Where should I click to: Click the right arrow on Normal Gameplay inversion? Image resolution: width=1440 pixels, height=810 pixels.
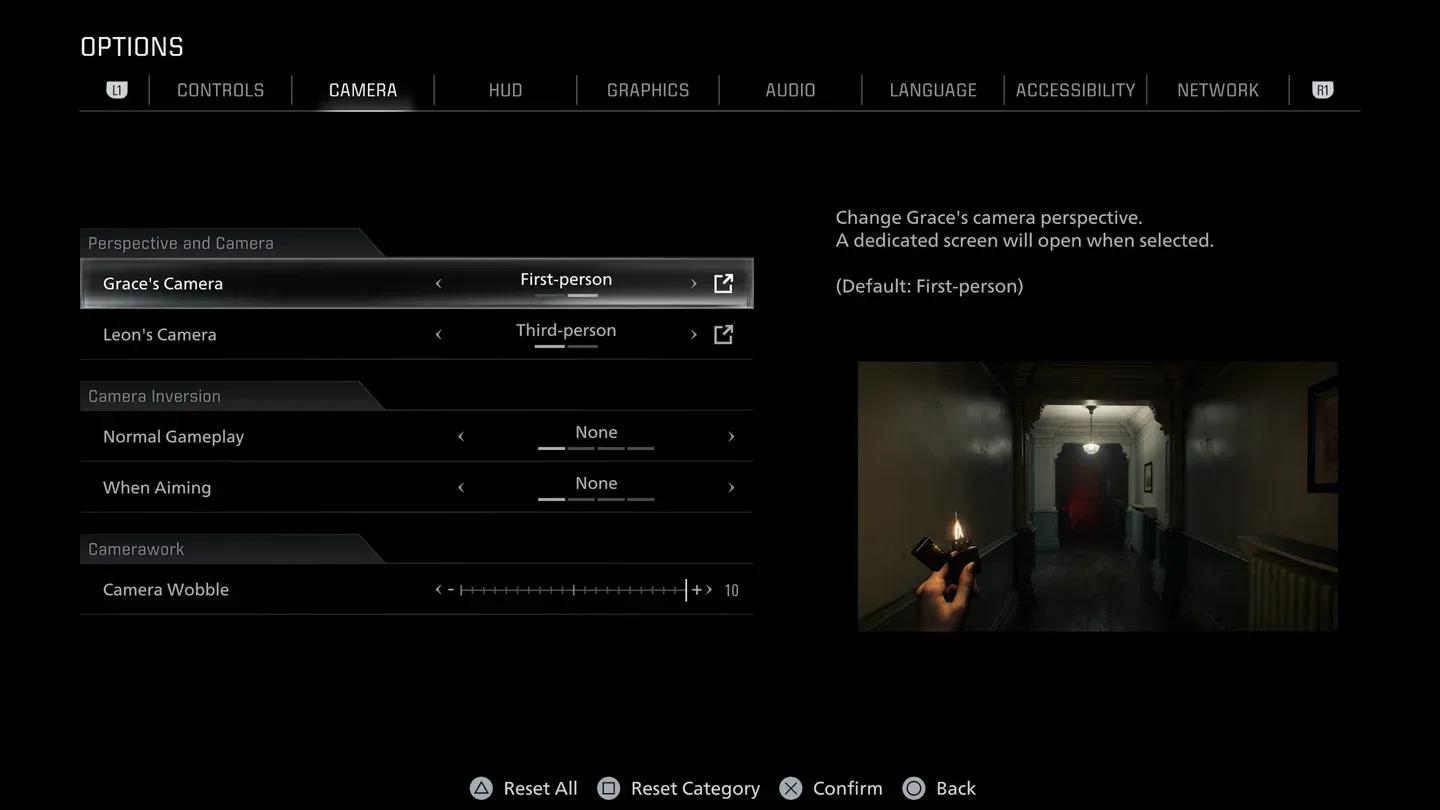pos(731,436)
